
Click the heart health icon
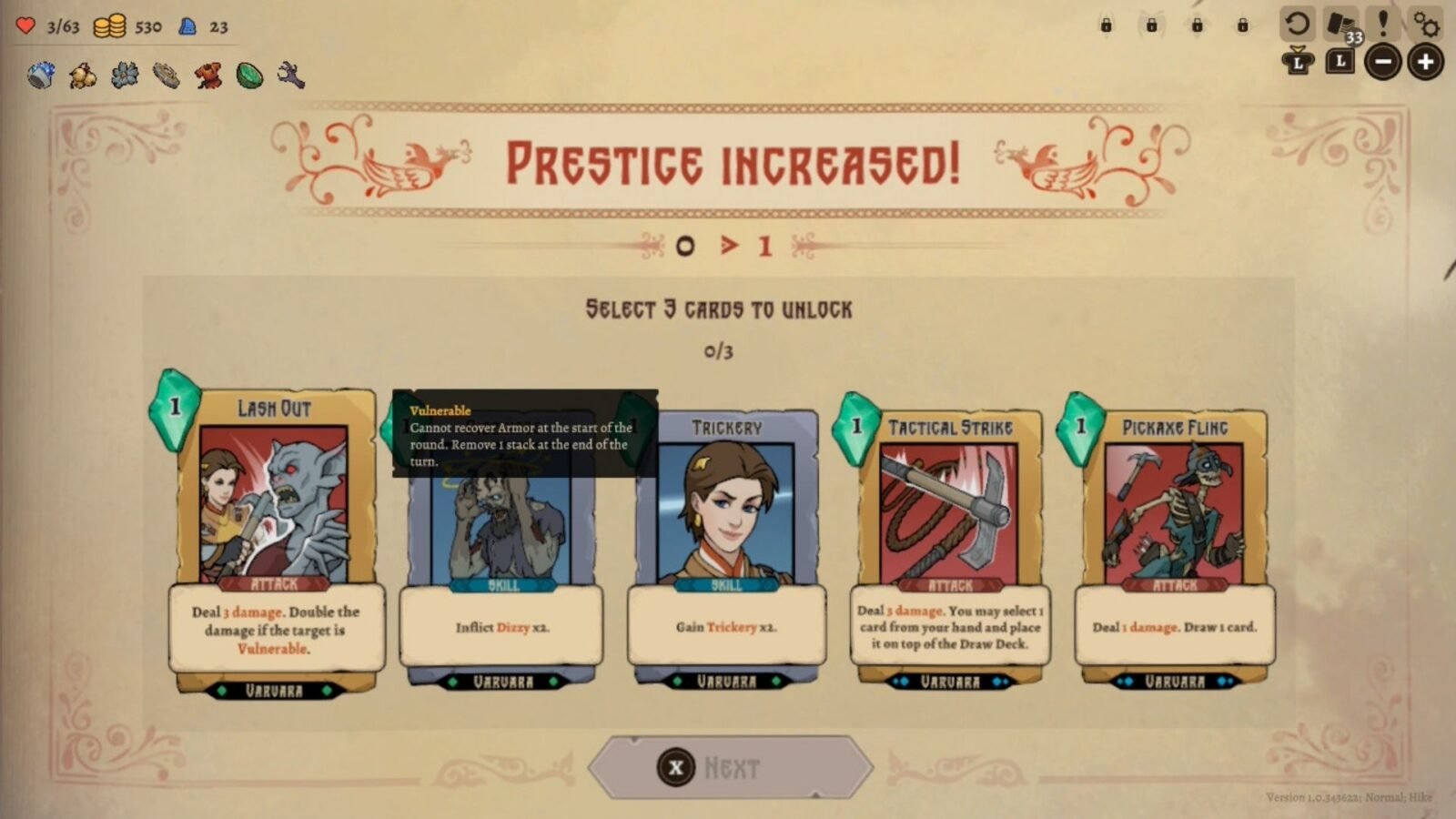(25, 25)
